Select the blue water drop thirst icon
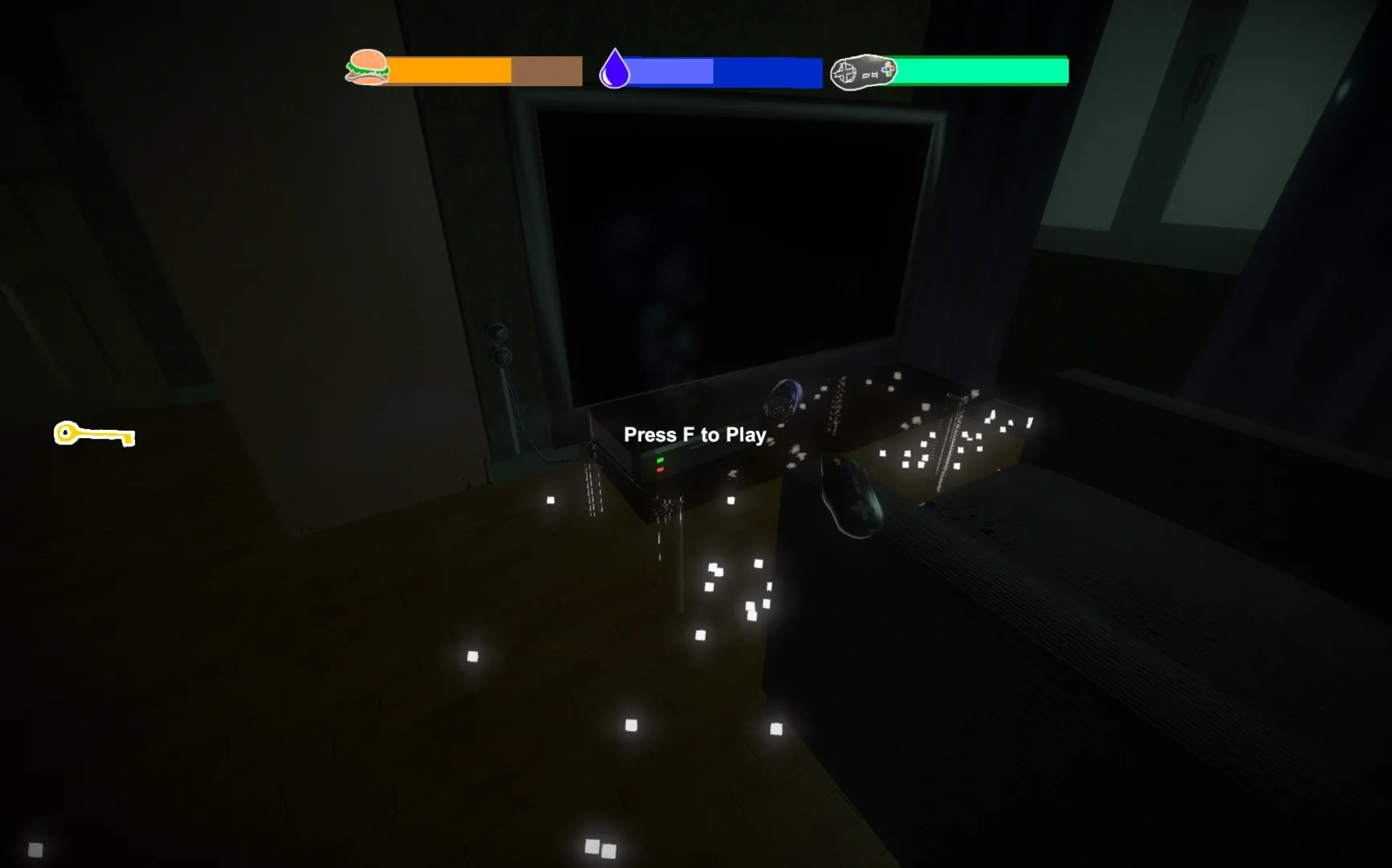Viewport: 1392px width, 868px height. [x=615, y=68]
